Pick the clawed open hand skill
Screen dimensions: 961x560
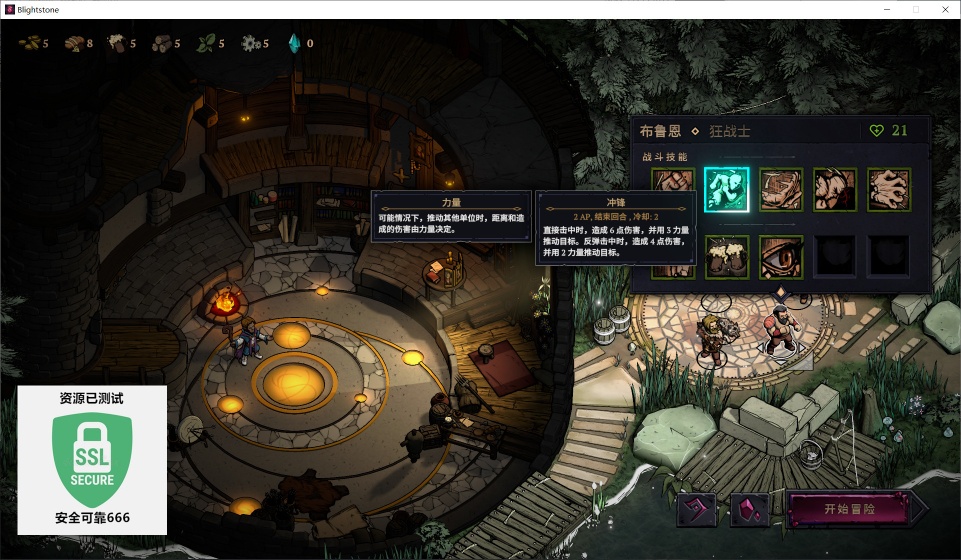click(x=888, y=189)
